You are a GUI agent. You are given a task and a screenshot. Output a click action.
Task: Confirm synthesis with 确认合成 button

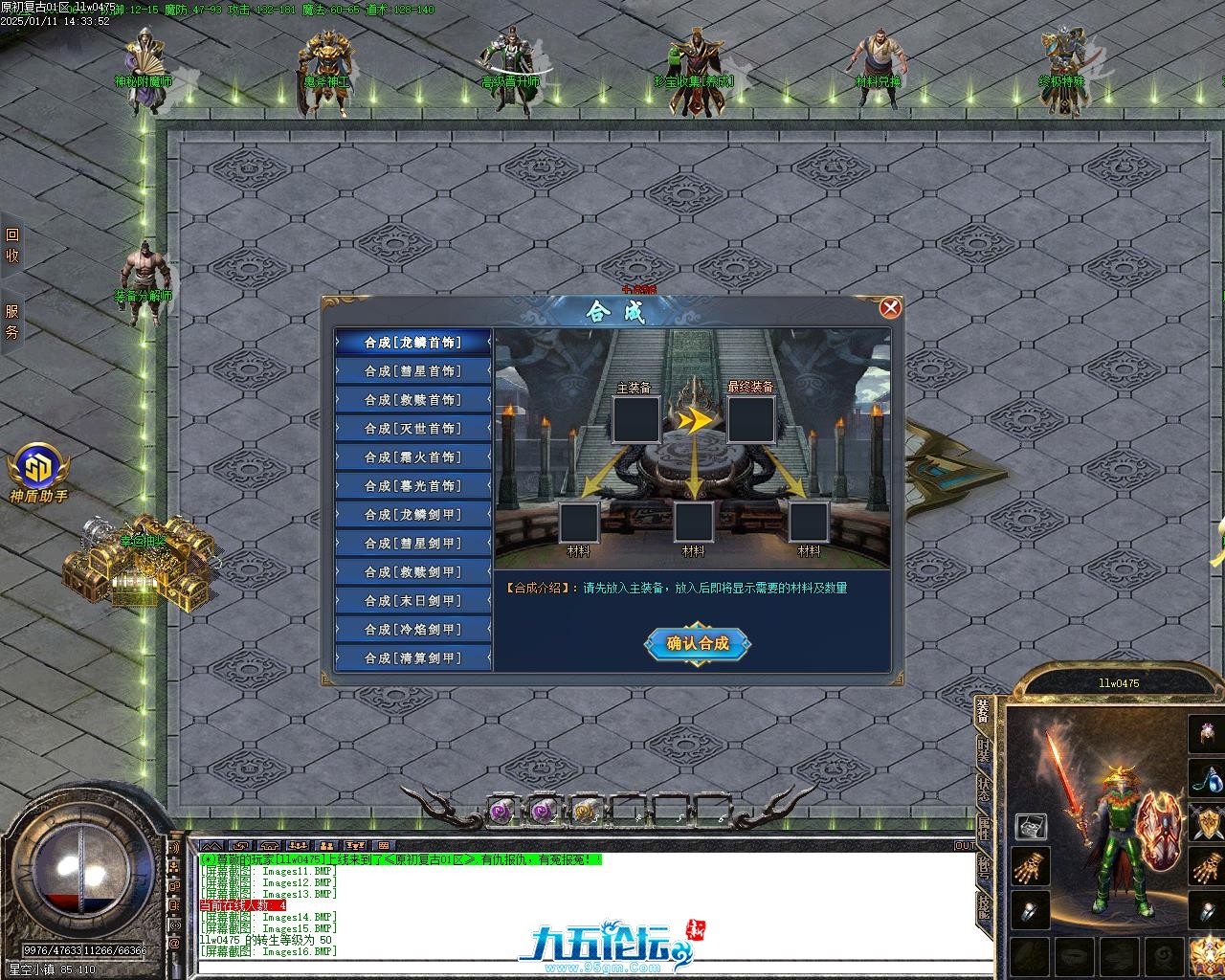(697, 643)
